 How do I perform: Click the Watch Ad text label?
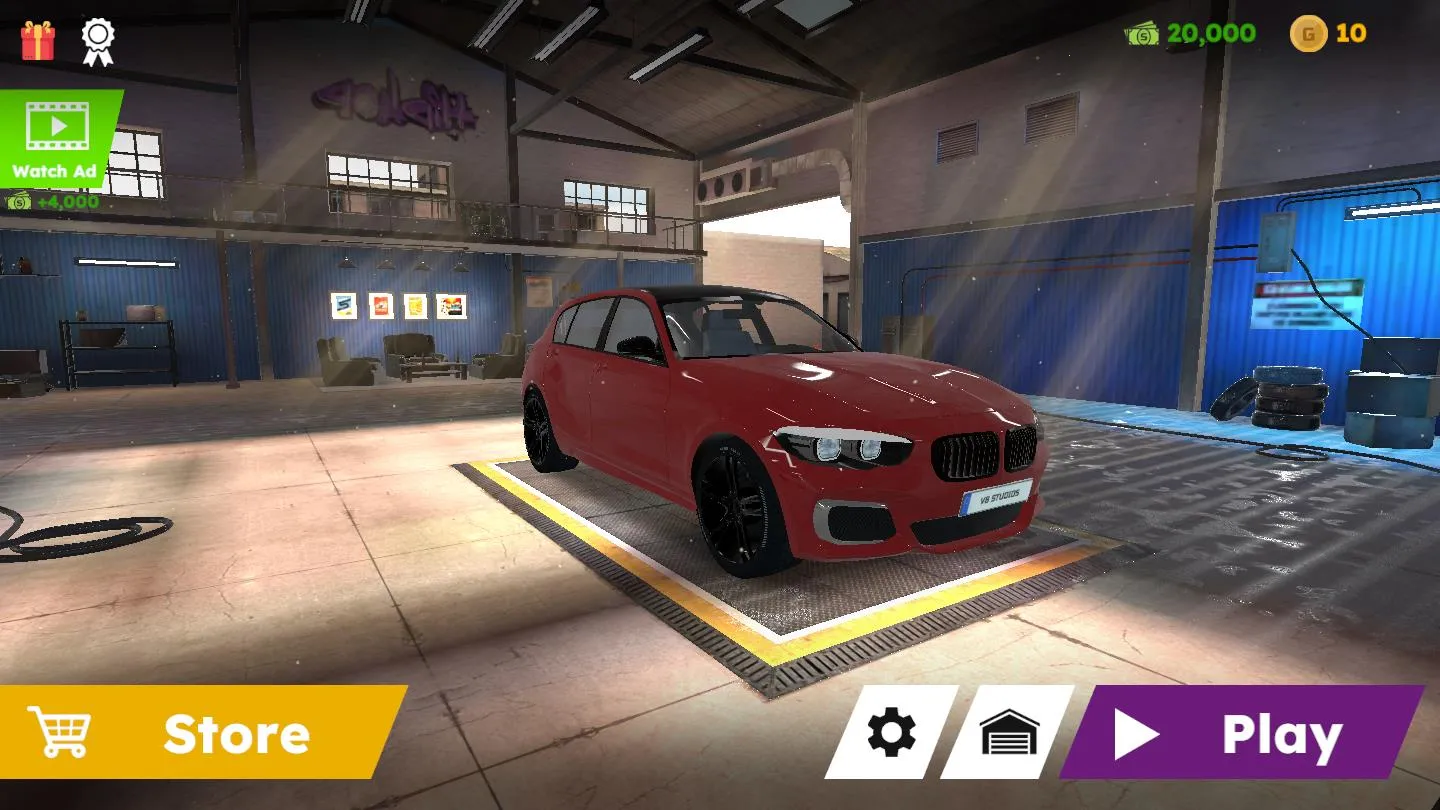(x=55, y=170)
